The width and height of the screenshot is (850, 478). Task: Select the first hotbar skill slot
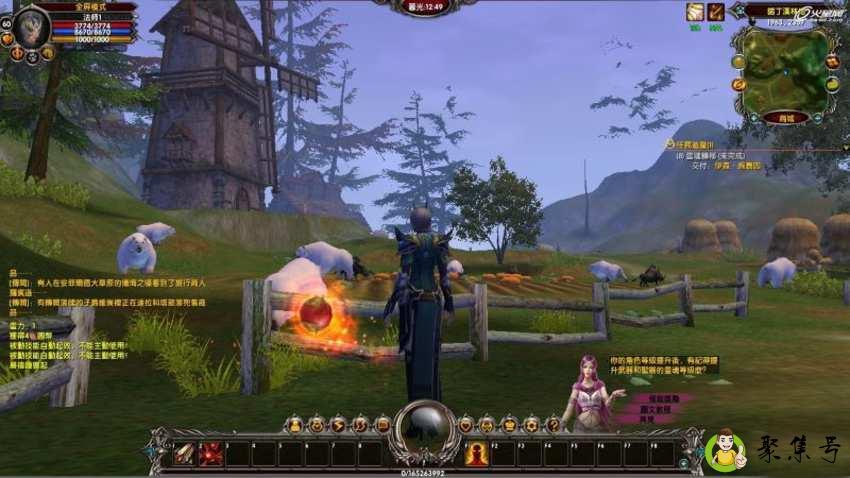[185, 454]
